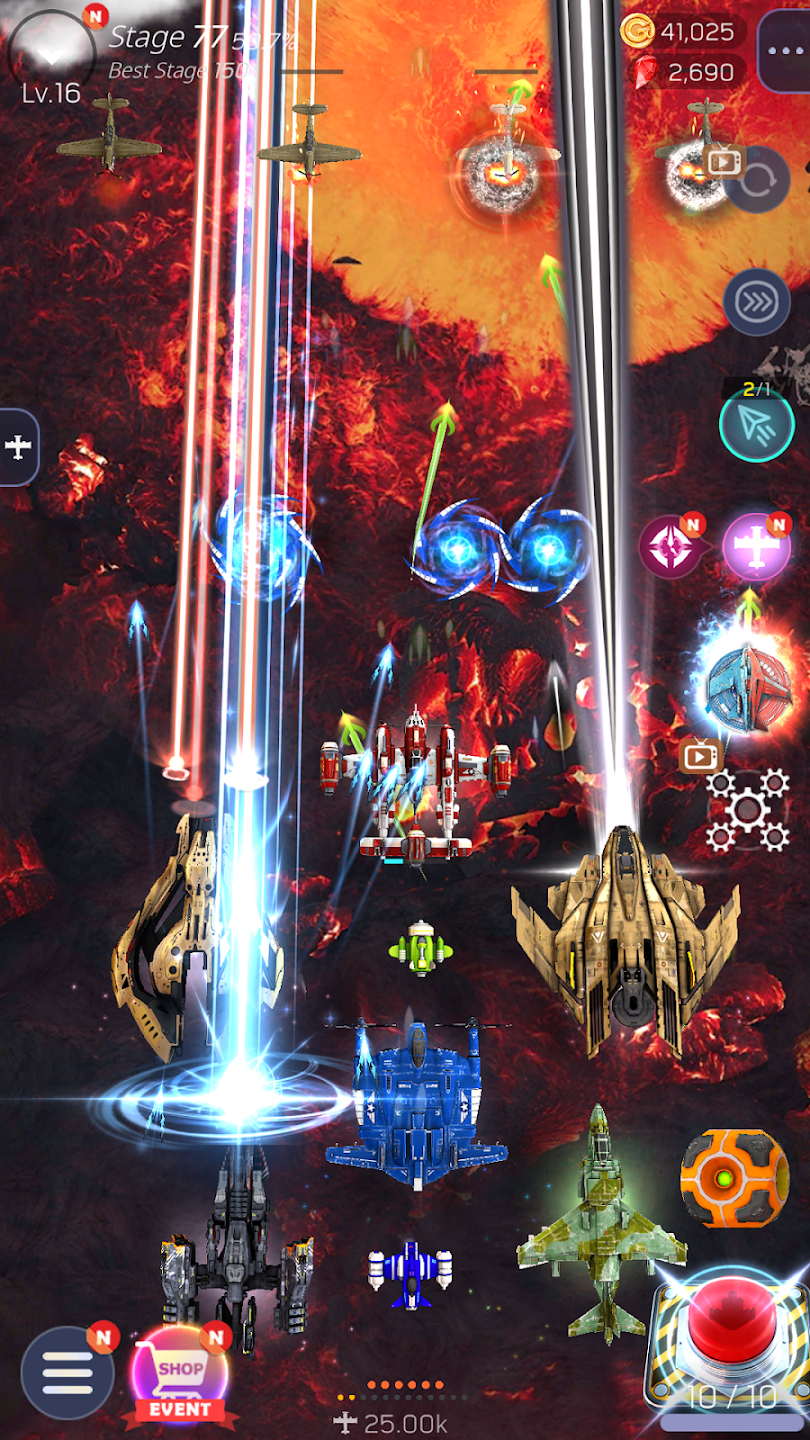Activate the paper-plane targeting skill
The width and height of the screenshot is (810, 1440).
pos(757,425)
